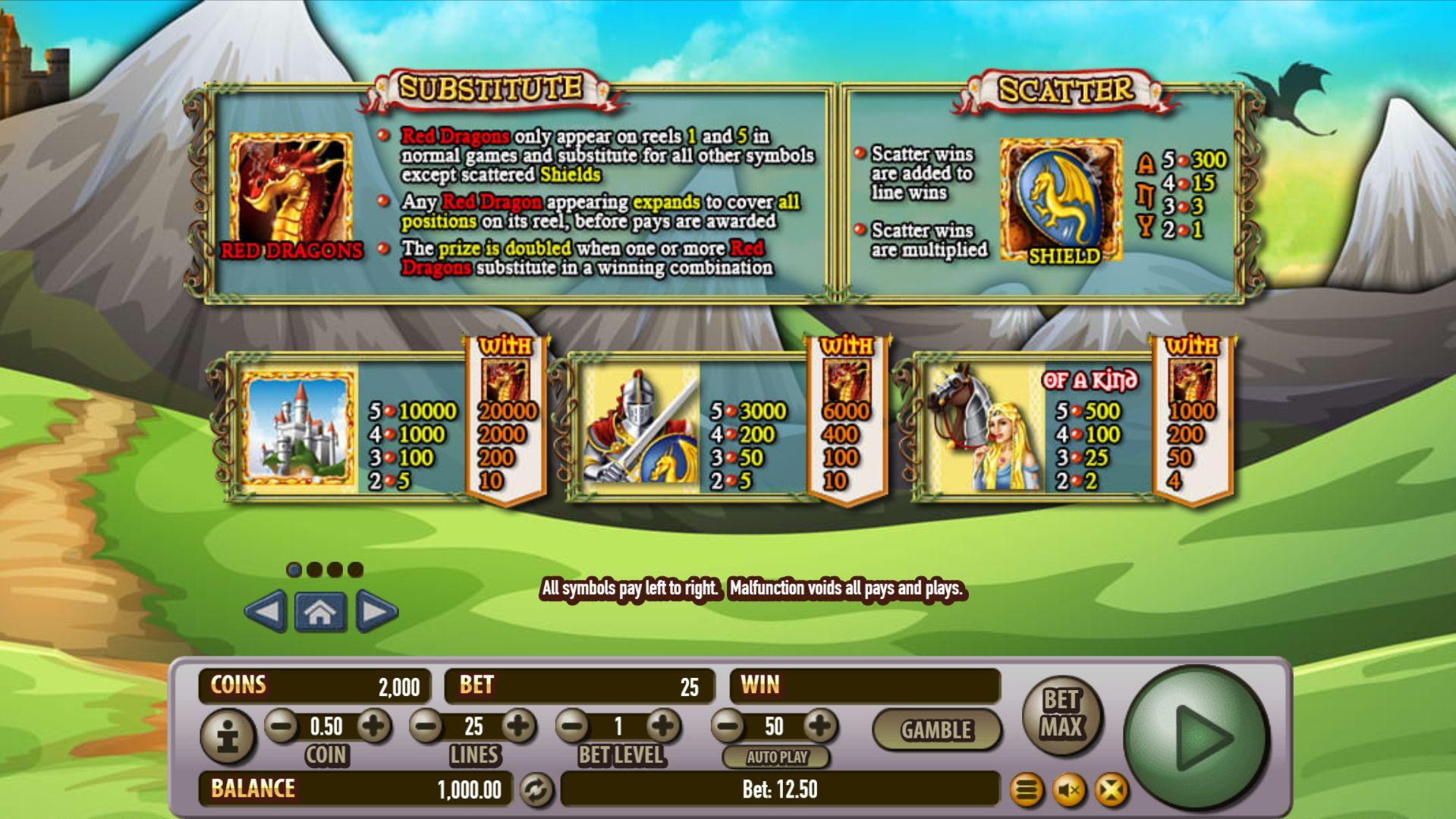
Task: Decrease the autoplay spin count
Action: (728, 726)
